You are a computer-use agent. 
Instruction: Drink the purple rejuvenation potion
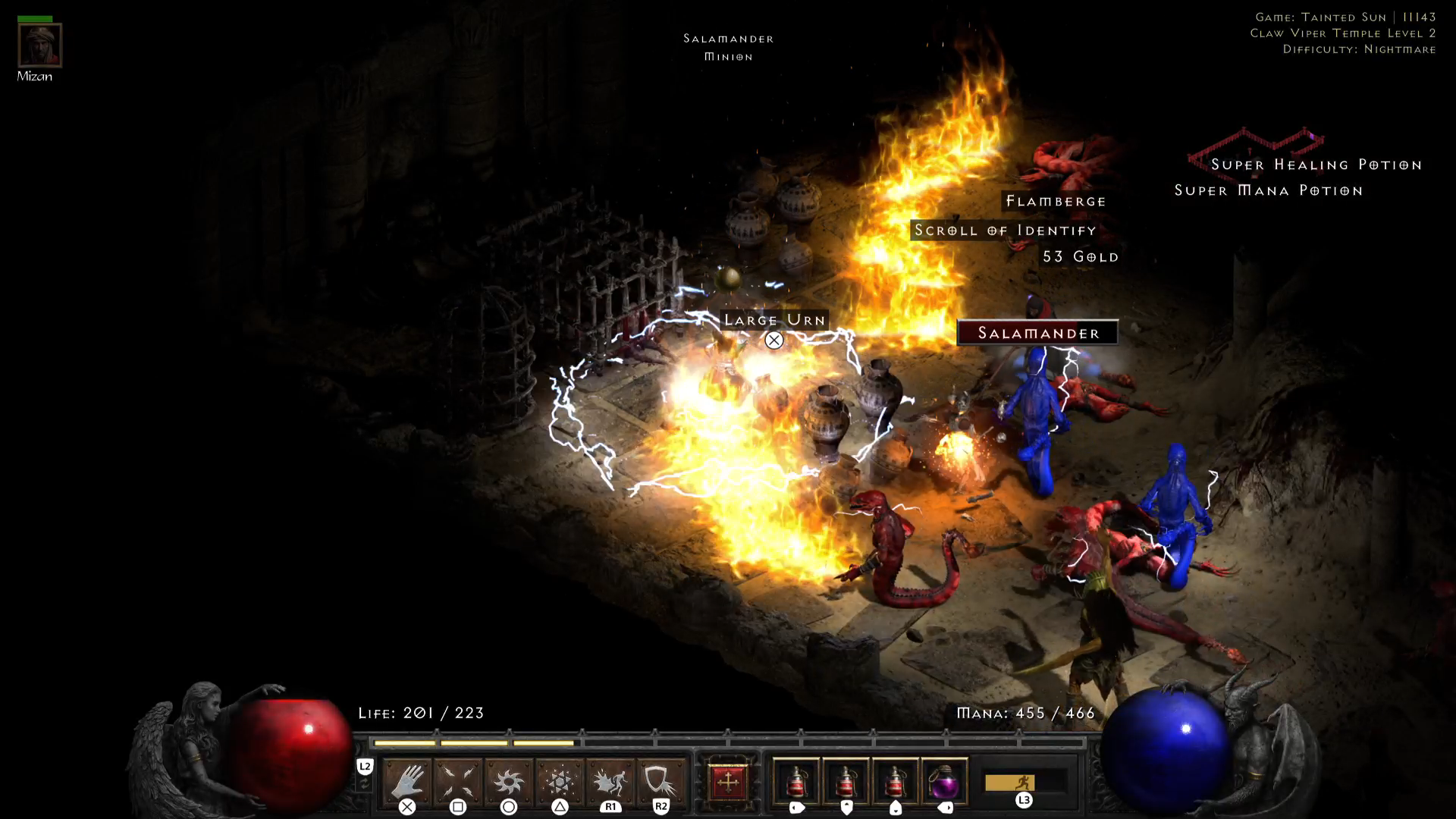click(945, 782)
